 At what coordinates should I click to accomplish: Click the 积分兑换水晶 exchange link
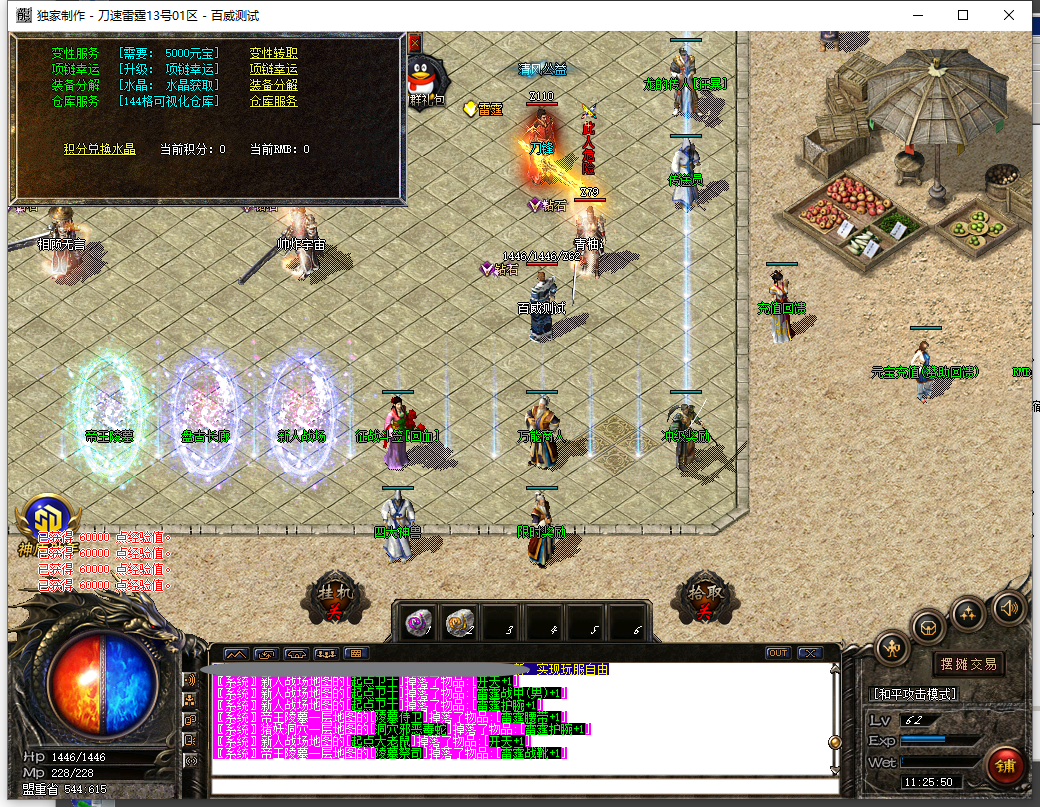(99, 149)
